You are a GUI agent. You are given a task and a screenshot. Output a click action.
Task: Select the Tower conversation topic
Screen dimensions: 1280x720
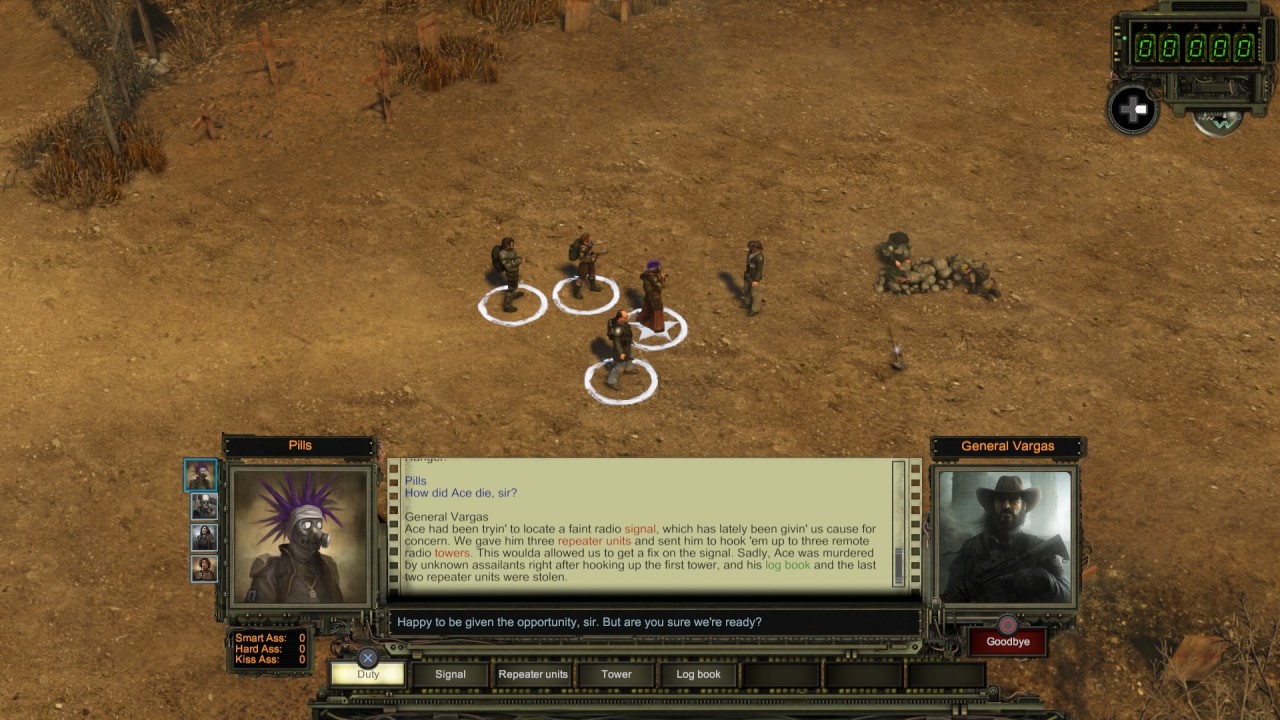point(616,674)
